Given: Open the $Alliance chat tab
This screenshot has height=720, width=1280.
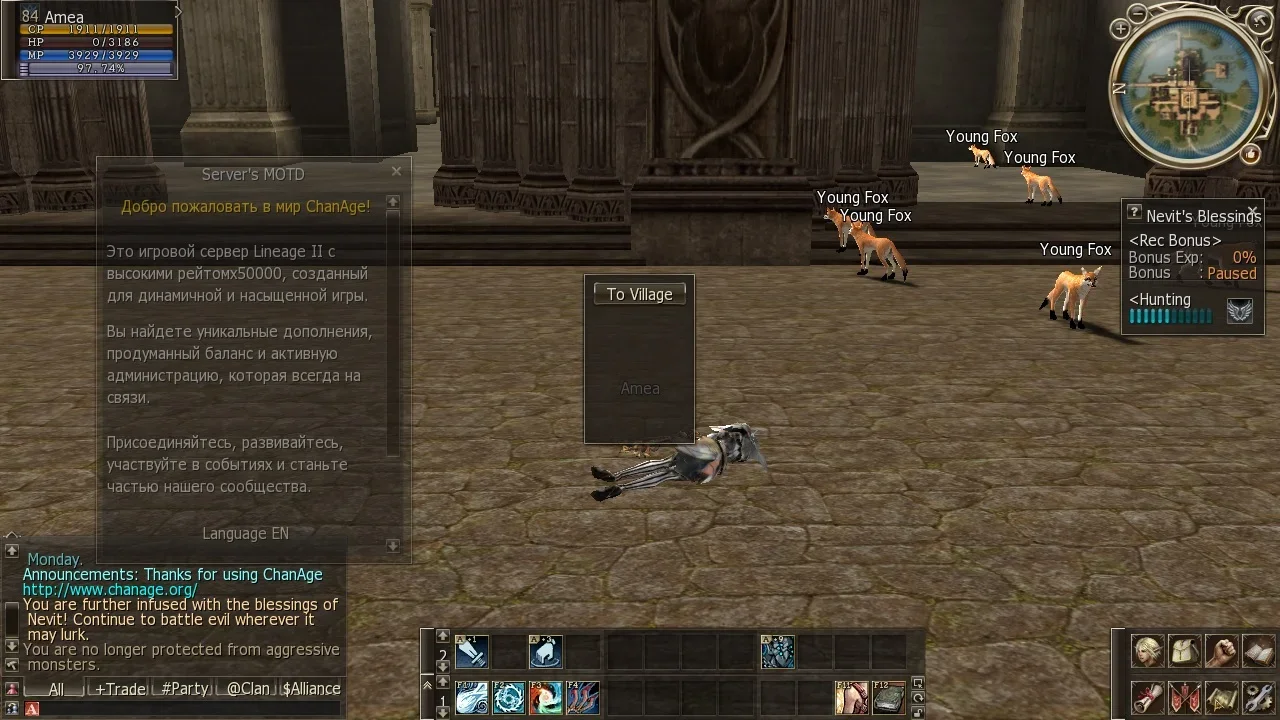Looking at the screenshot, I should 311,689.
